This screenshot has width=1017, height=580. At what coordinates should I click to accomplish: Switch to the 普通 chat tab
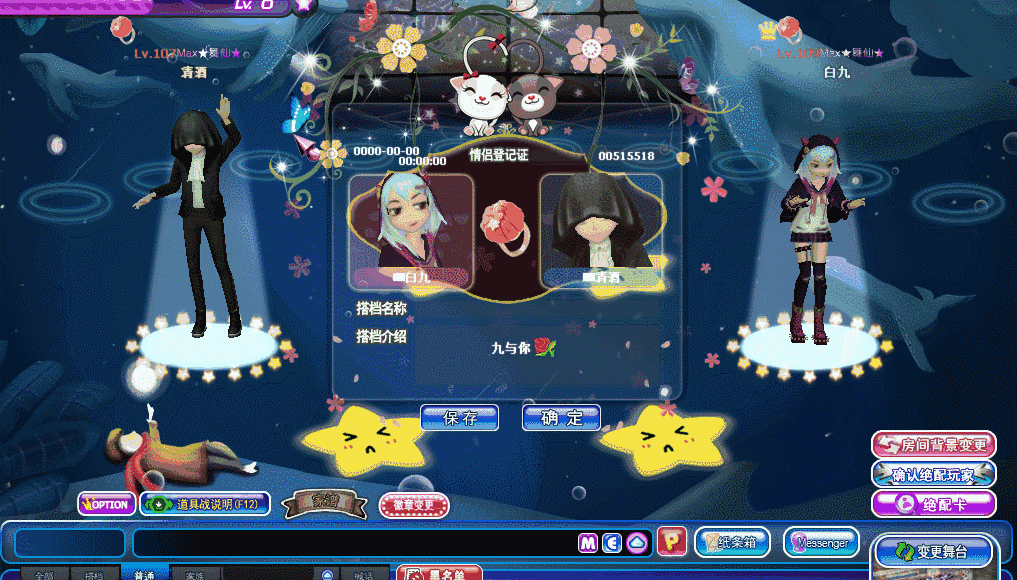click(144, 575)
